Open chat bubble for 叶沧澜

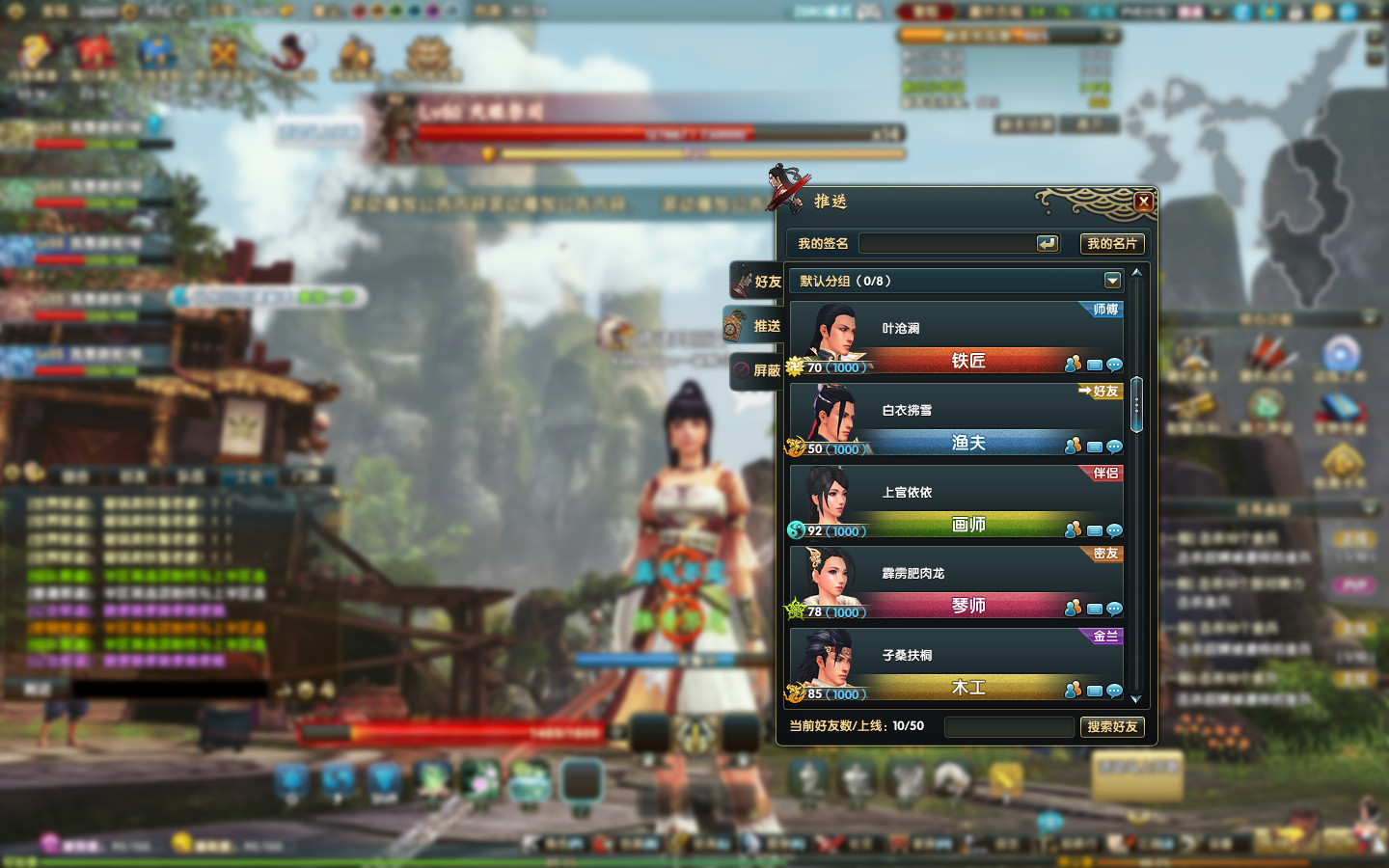(x=1114, y=365)
